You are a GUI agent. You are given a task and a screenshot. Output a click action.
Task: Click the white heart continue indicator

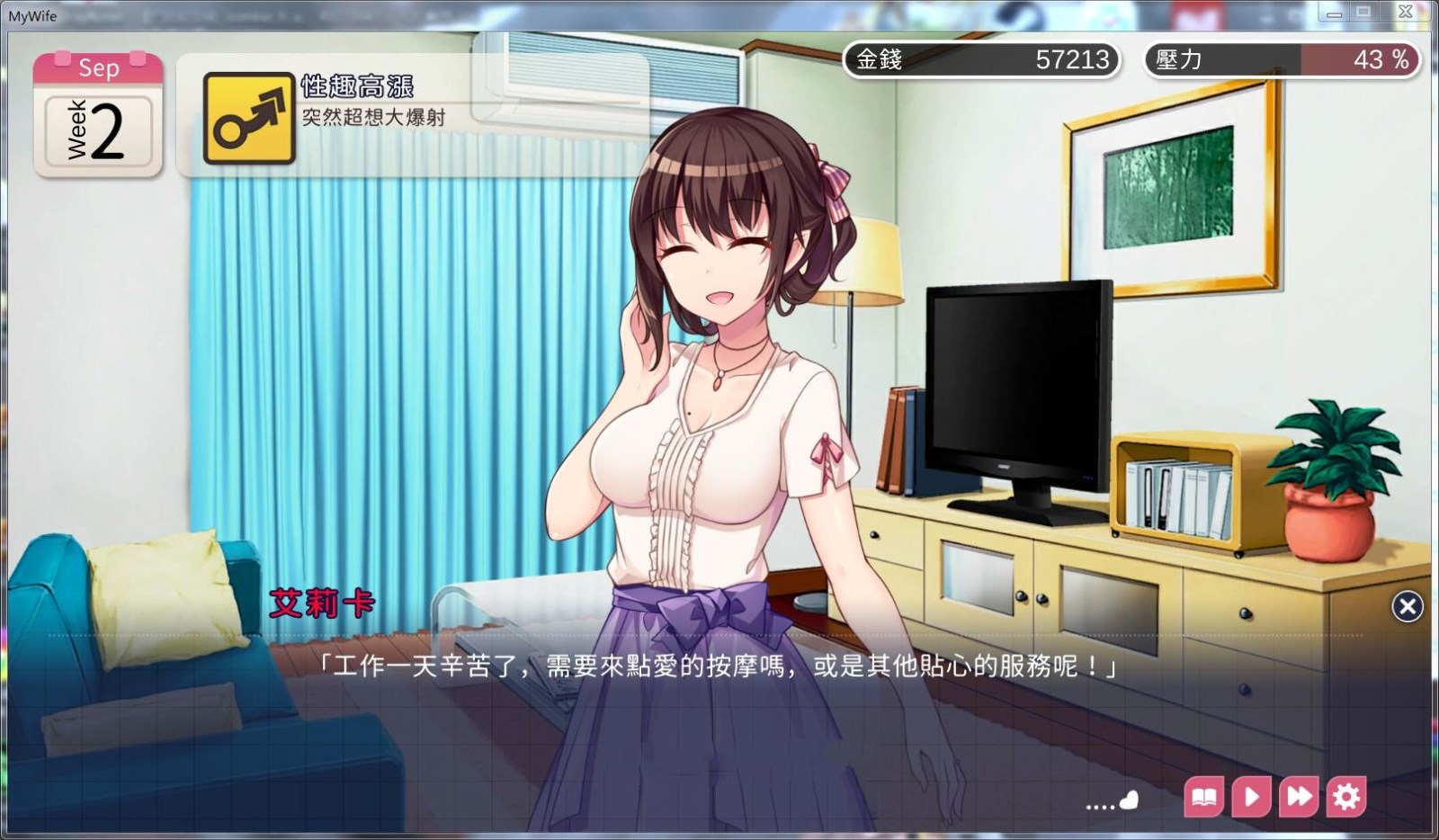point(1130,799)
